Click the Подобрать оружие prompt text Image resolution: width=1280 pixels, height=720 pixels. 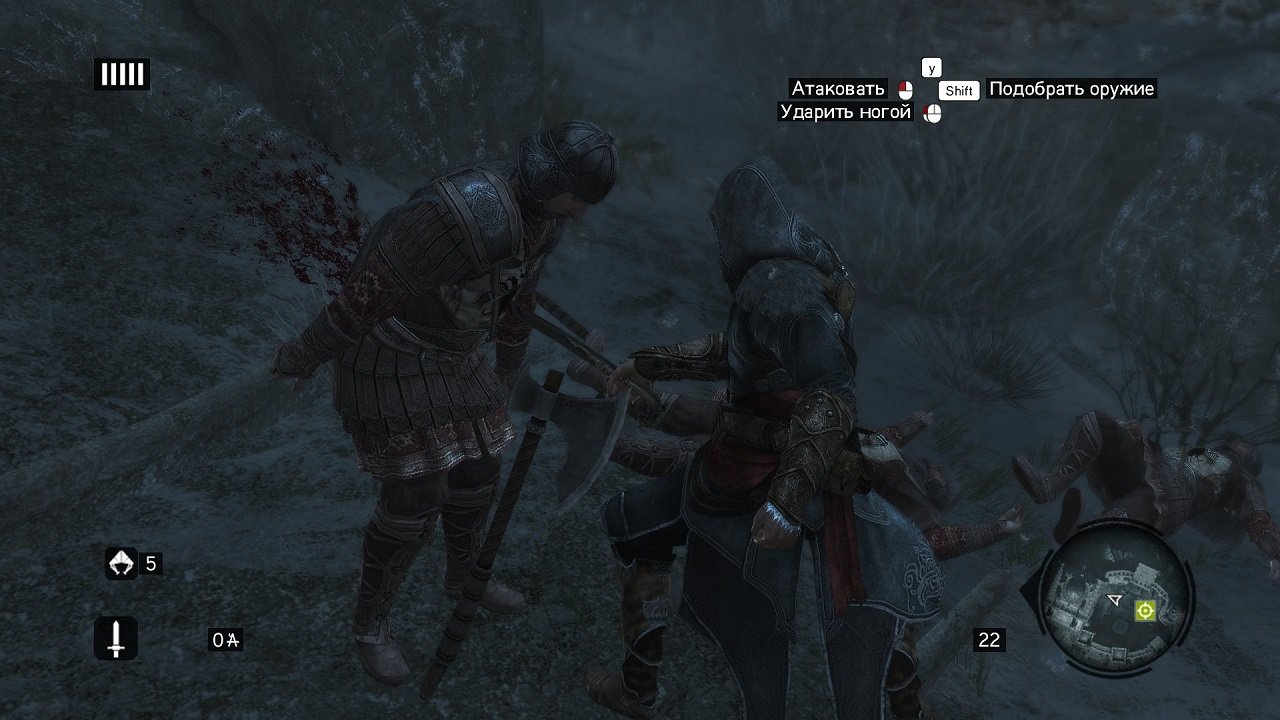click(1070, 90)
